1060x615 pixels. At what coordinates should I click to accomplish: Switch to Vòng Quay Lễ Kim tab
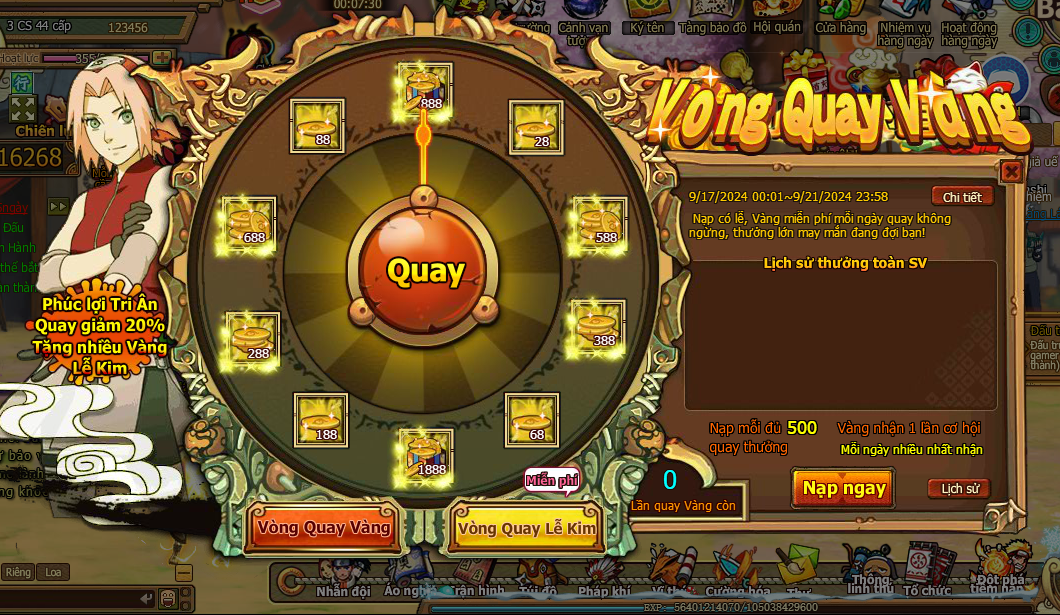point(526,528)
